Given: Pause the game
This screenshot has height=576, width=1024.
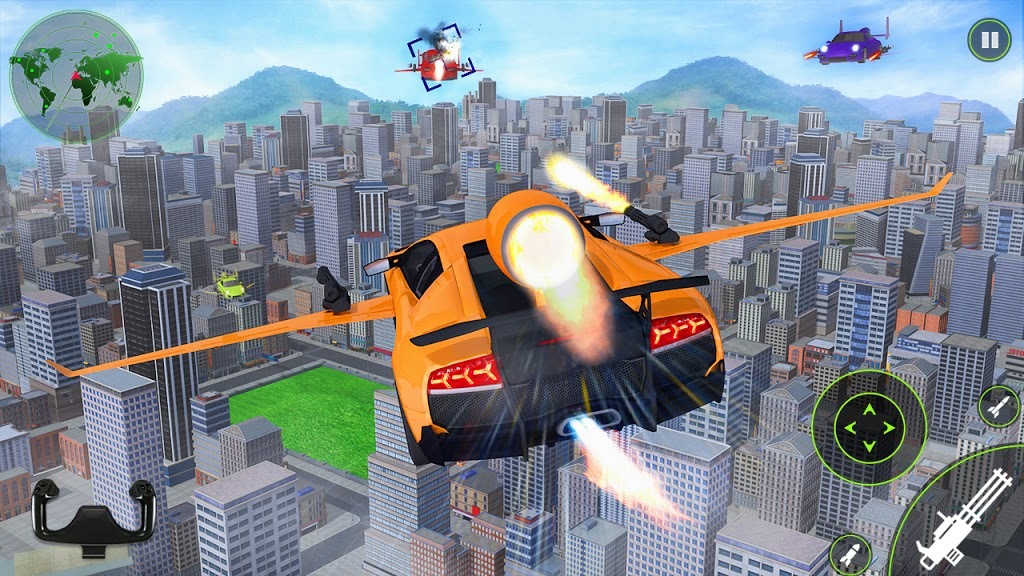Looking at the screenshot, I should [988, 40].
